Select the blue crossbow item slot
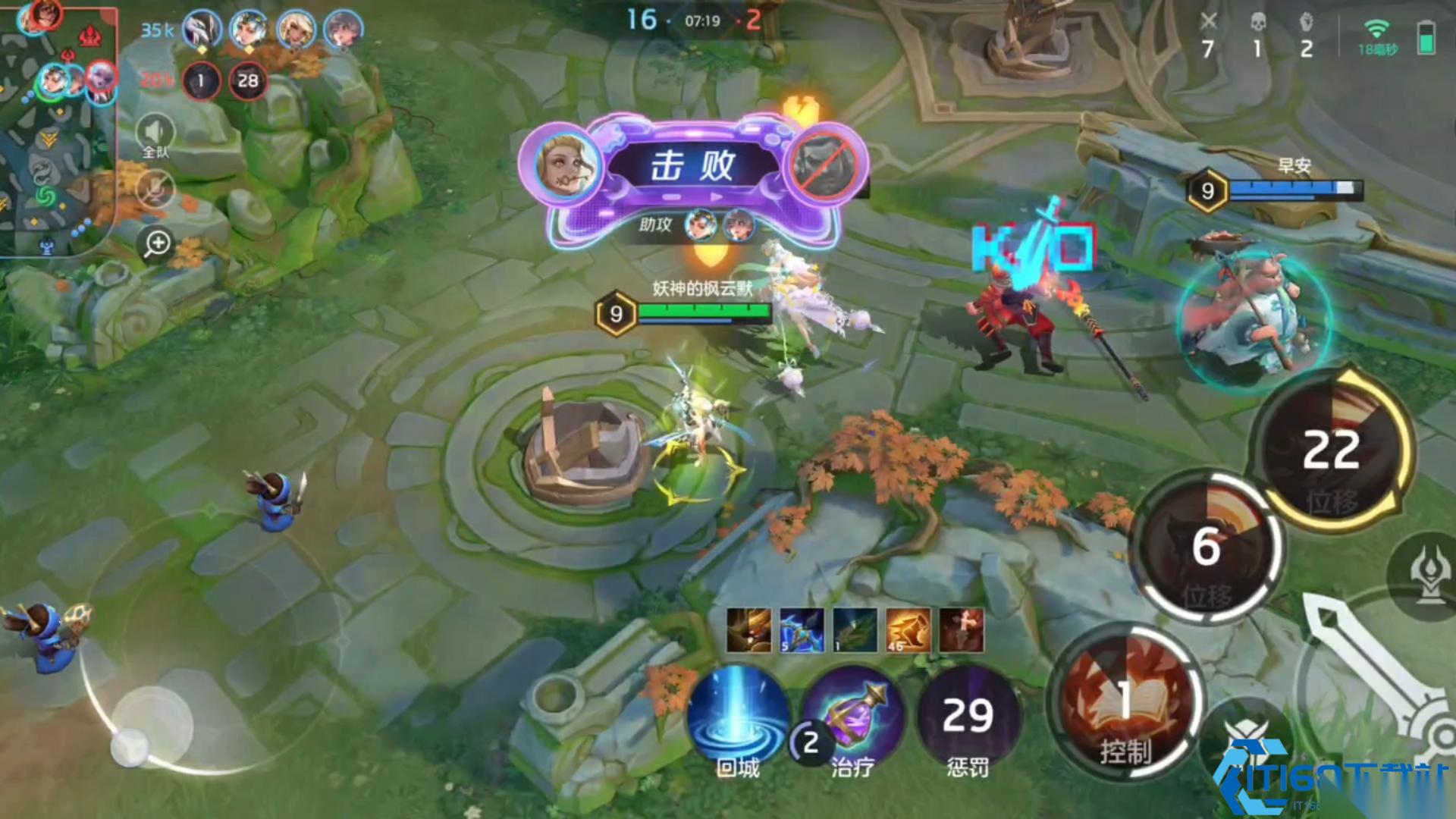Viewport: 1456px width, 819px height. click(802, 630)
